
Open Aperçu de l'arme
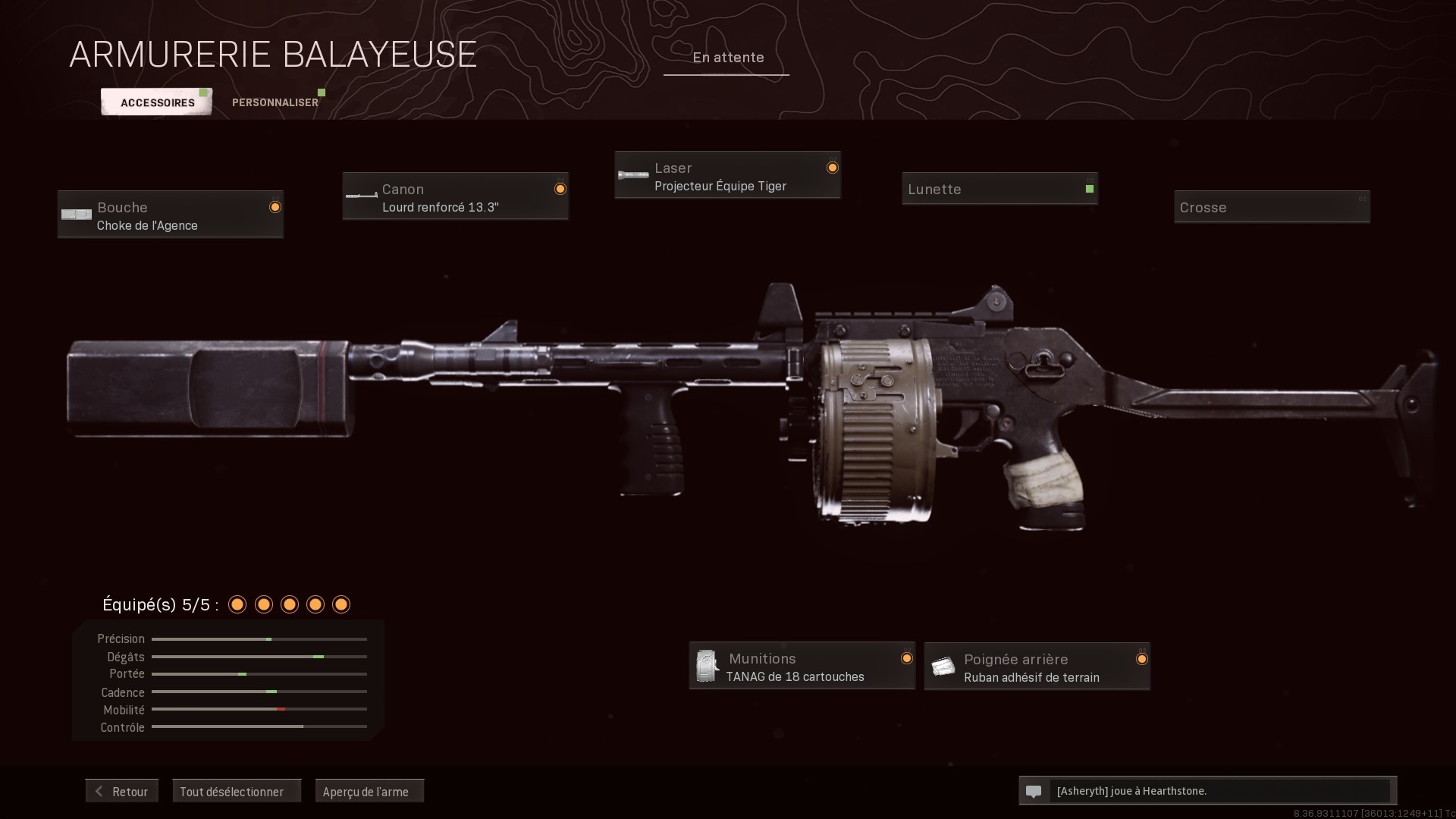369,791
